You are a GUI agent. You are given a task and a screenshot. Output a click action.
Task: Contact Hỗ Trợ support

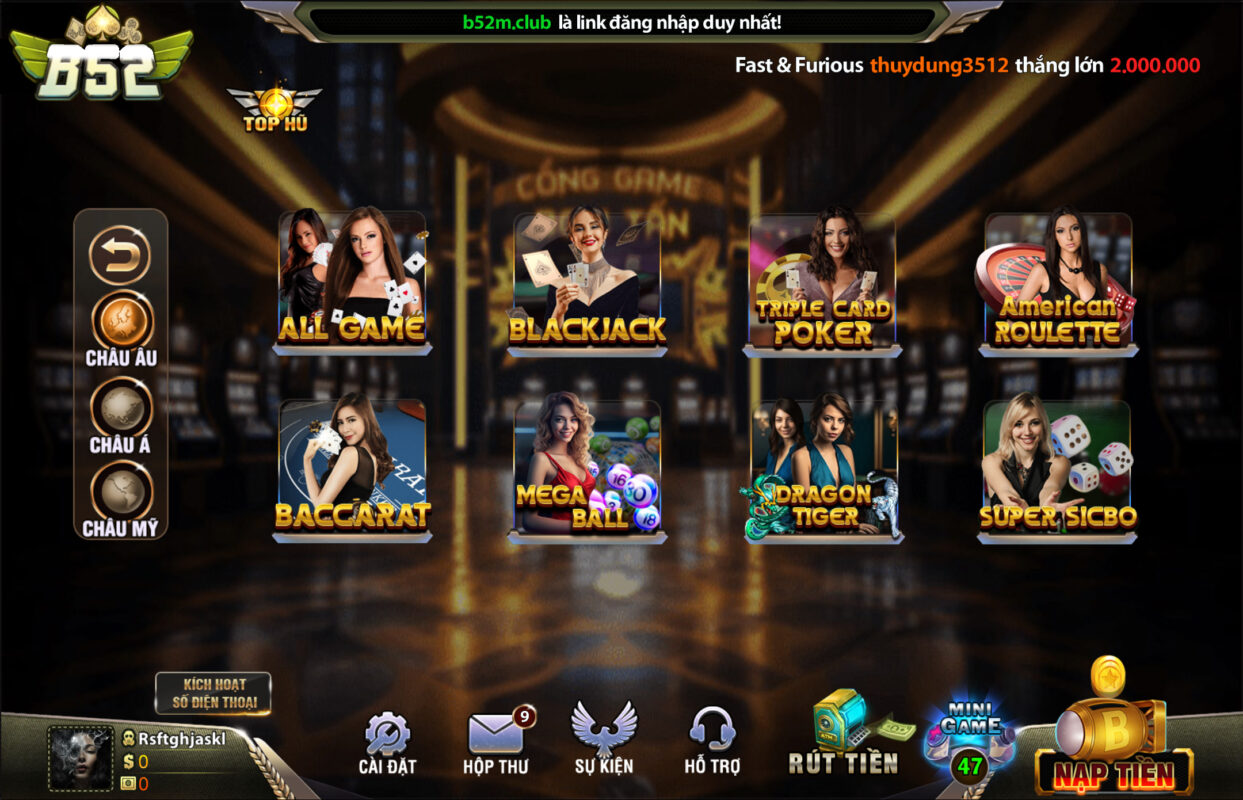713,741
